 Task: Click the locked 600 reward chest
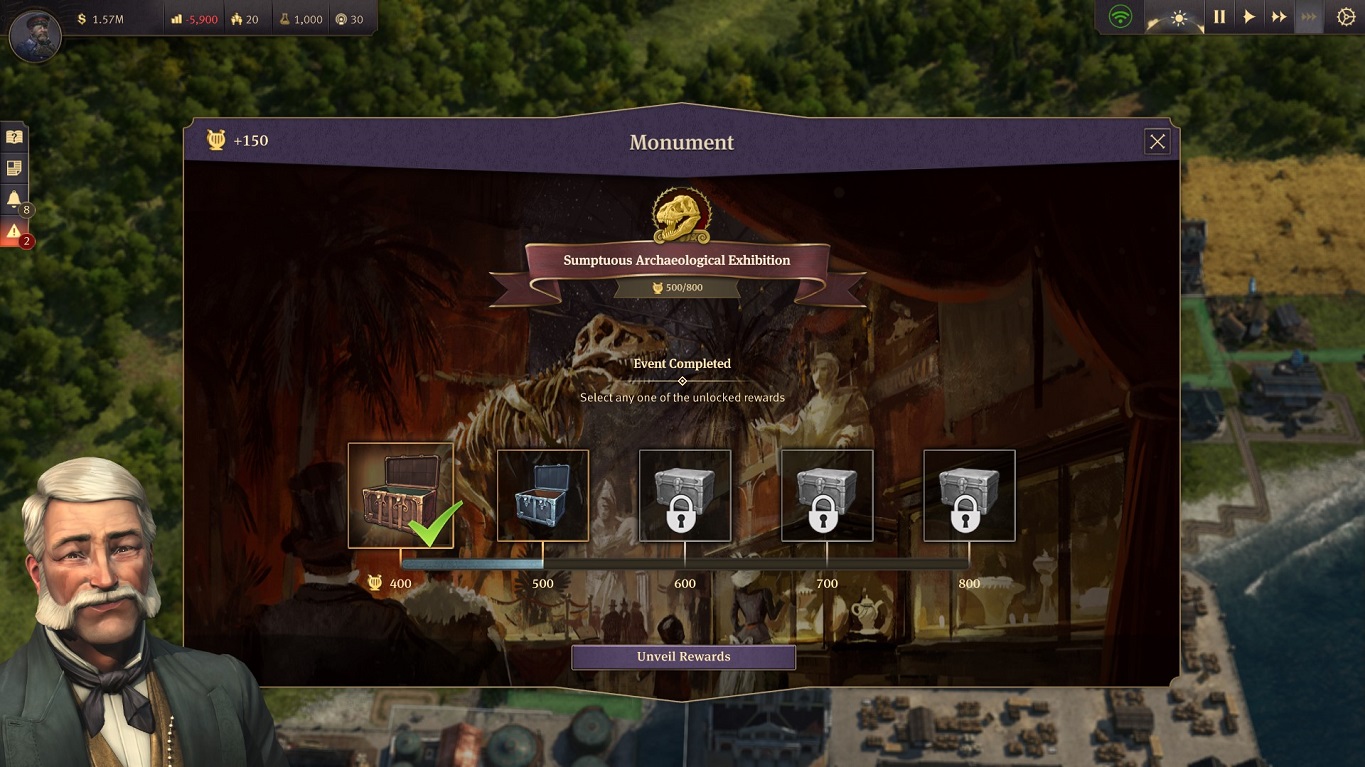point(685,495)
